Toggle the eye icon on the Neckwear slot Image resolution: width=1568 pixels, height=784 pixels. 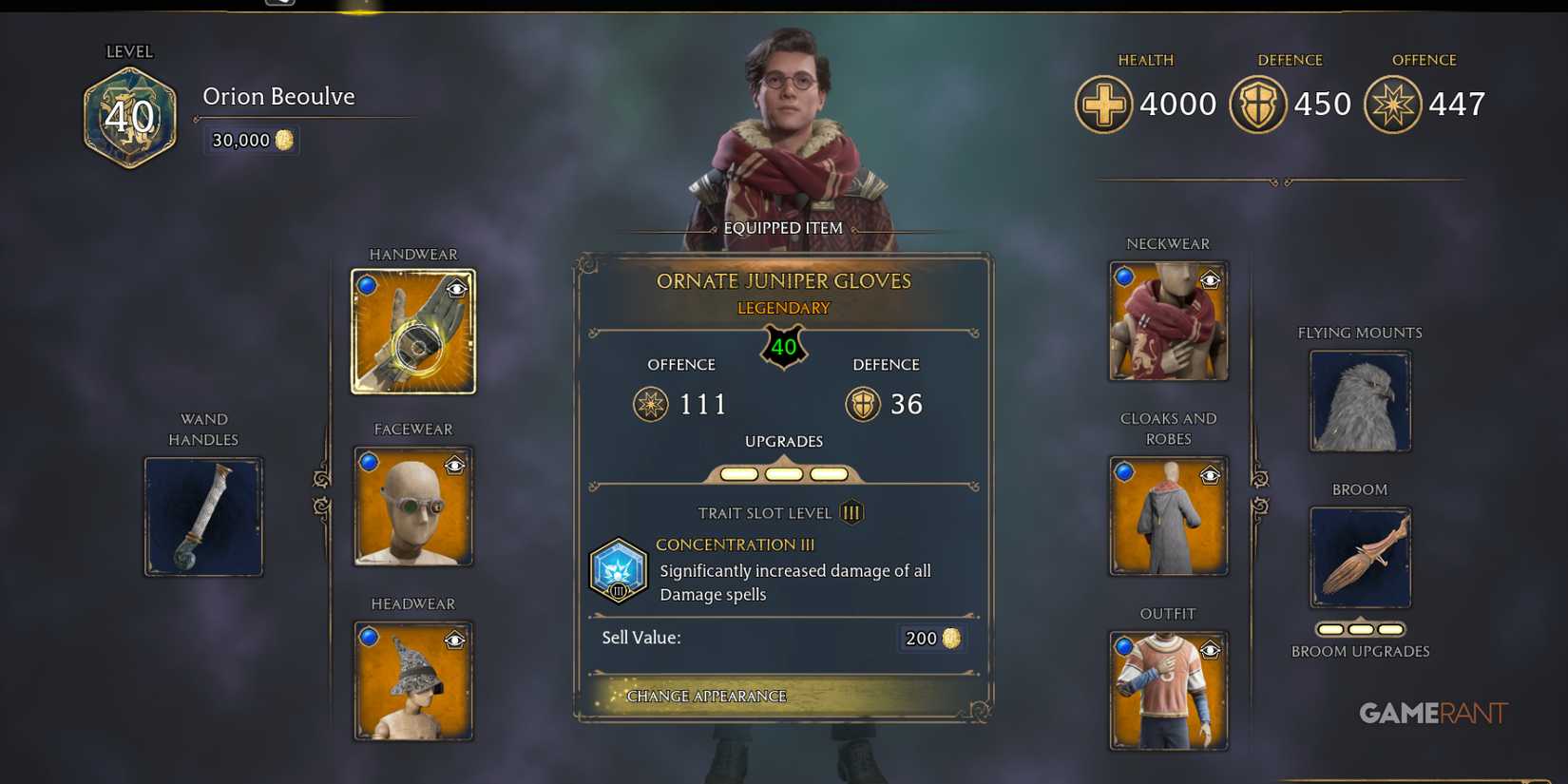tap(1211, 278)
